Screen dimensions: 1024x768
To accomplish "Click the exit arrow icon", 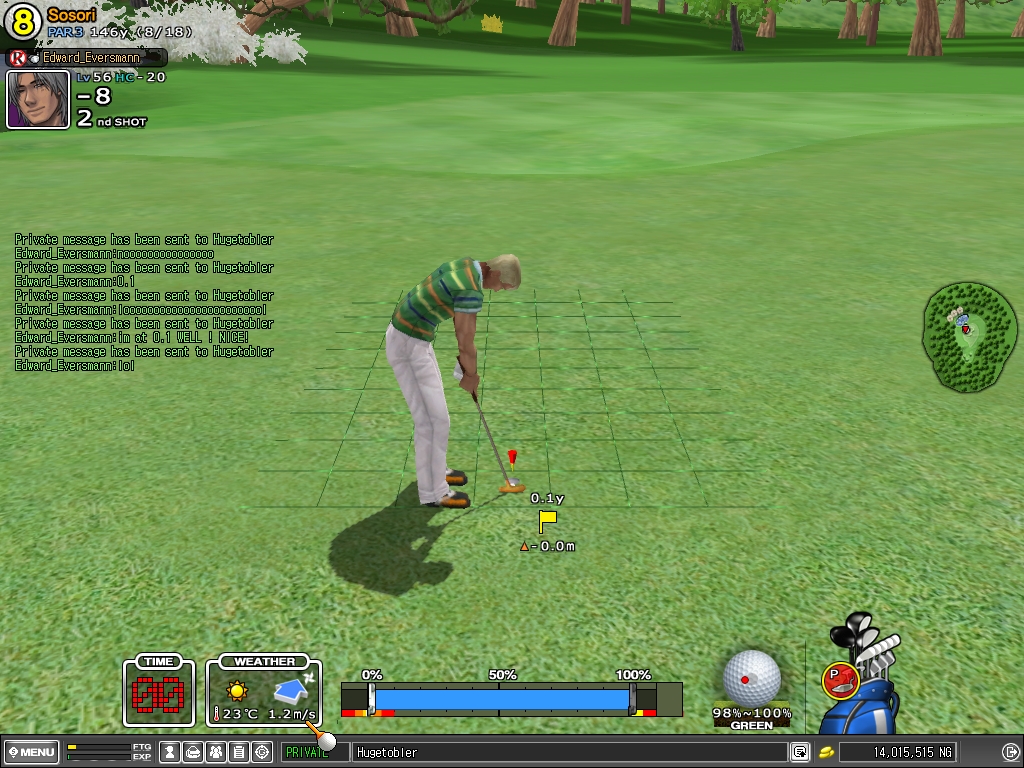I will [1010, 752].
